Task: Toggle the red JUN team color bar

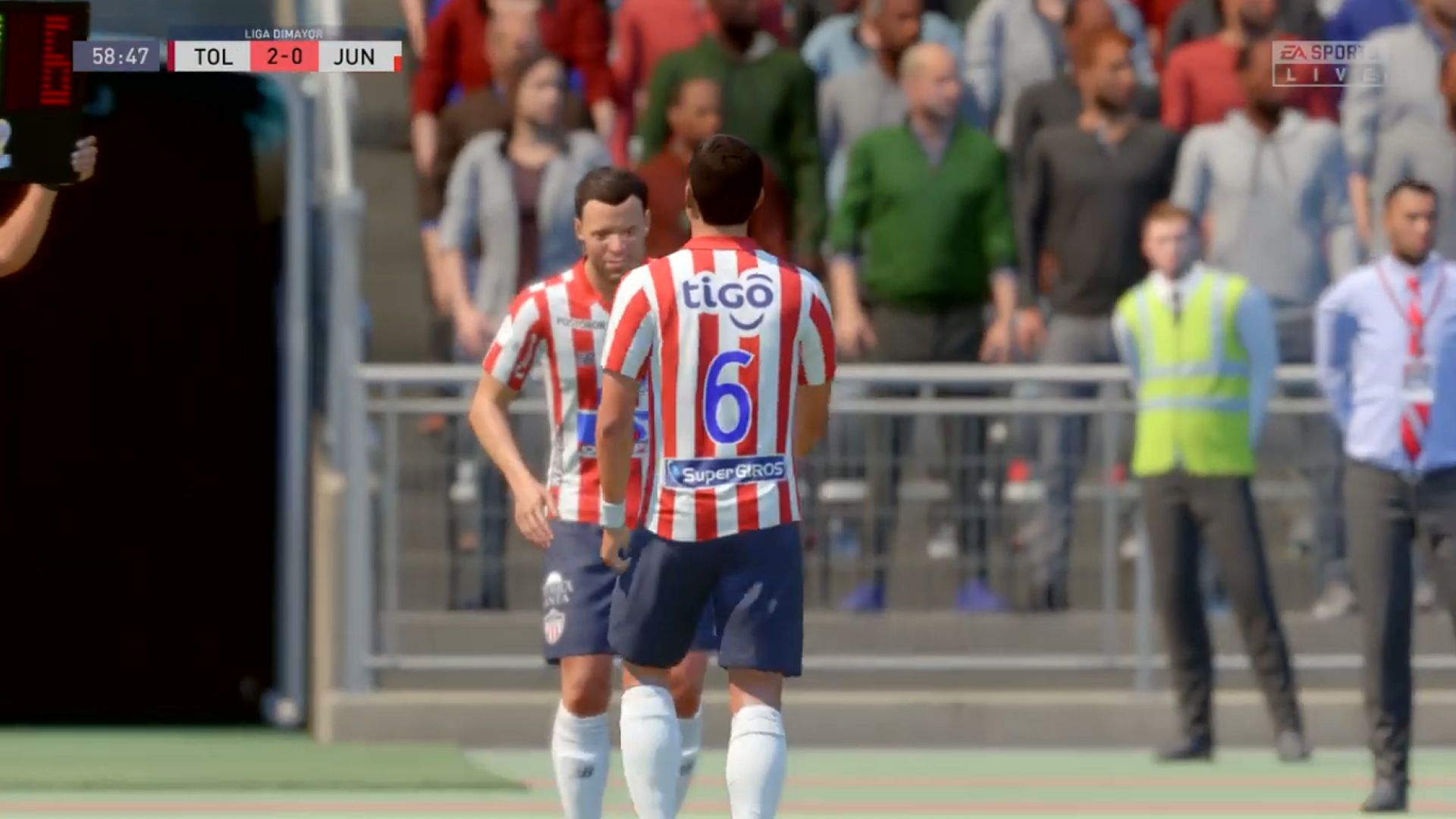Action: 398,61
